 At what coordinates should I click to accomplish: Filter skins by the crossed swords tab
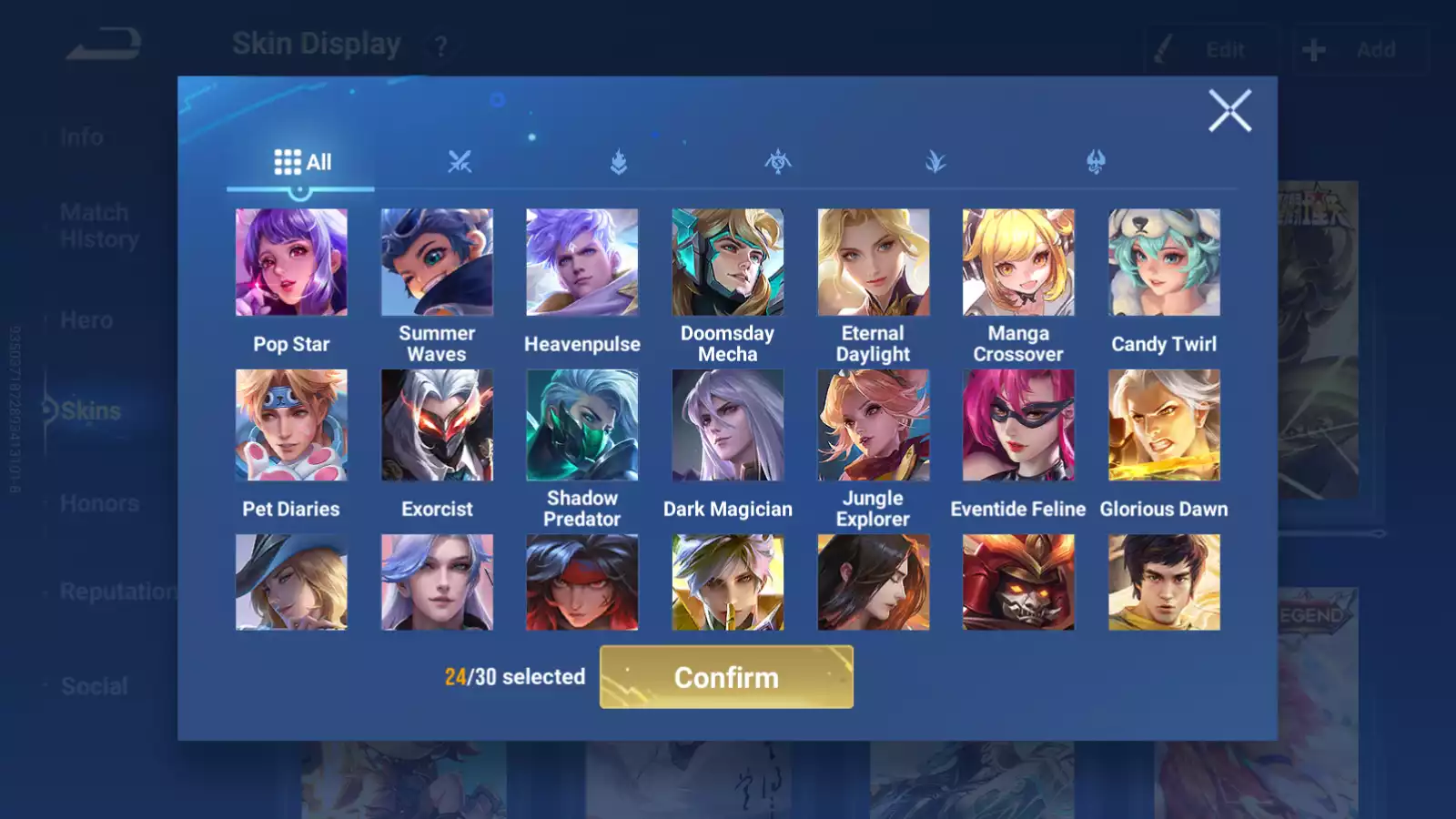click(460, 162)
